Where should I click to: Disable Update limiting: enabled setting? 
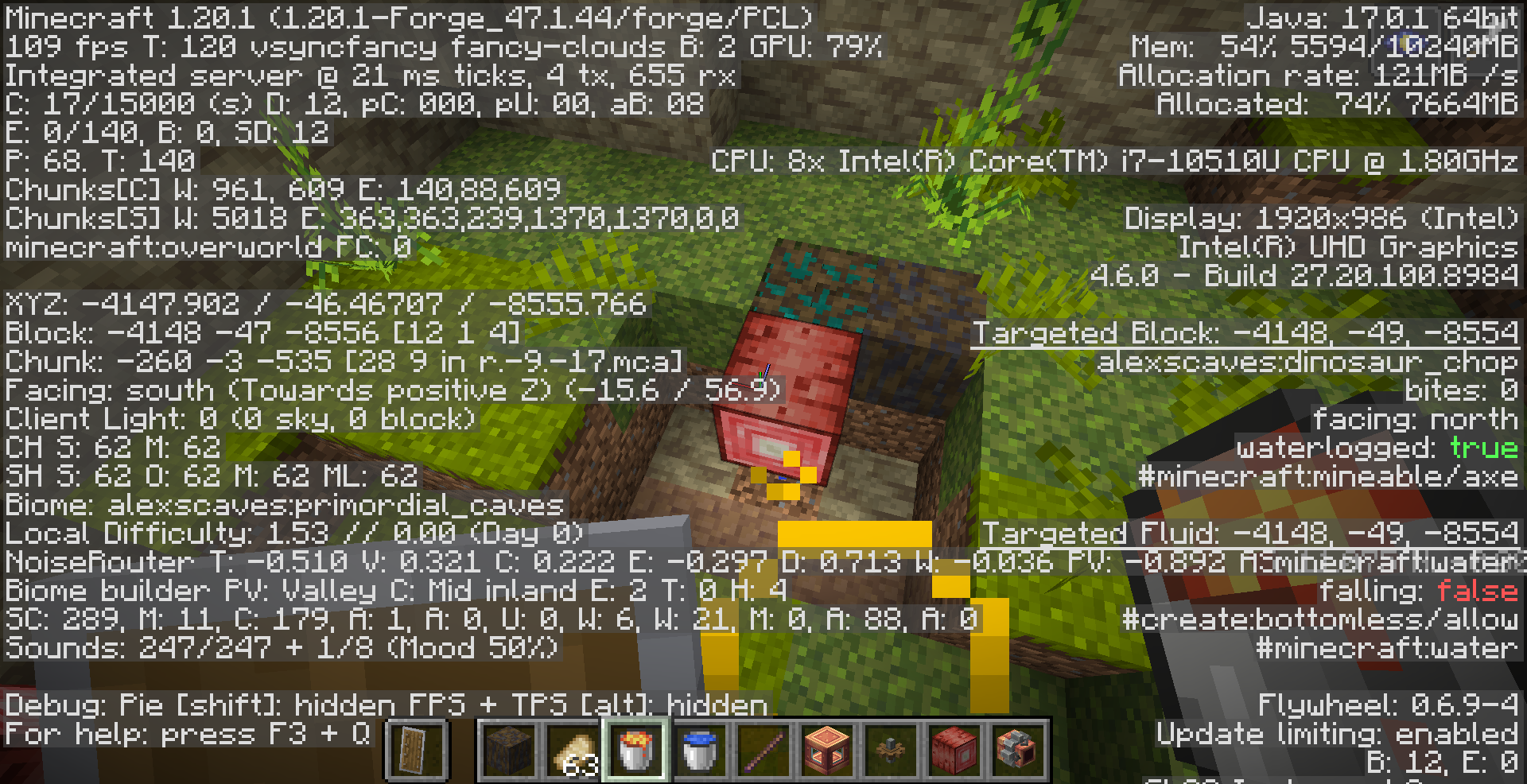pyautogui.click(x=1336, y=733)
